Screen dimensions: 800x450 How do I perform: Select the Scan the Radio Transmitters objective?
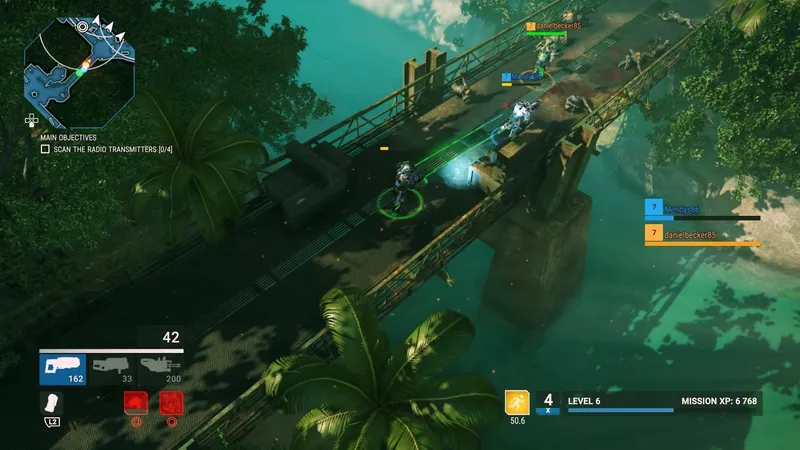click(x=110, y=149)
